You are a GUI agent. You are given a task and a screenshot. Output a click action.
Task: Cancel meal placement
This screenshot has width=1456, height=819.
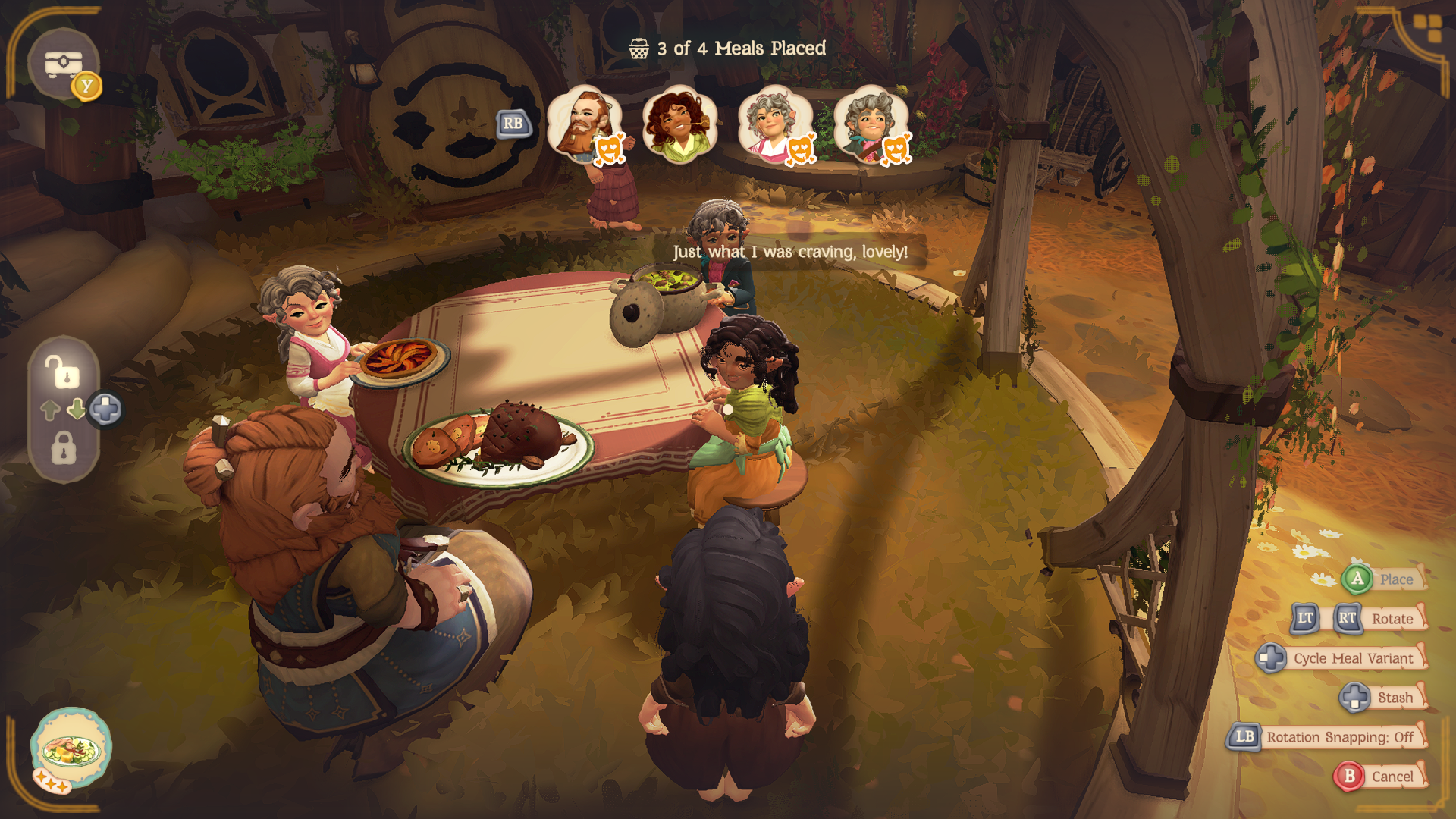click(x=1379, y=777)
